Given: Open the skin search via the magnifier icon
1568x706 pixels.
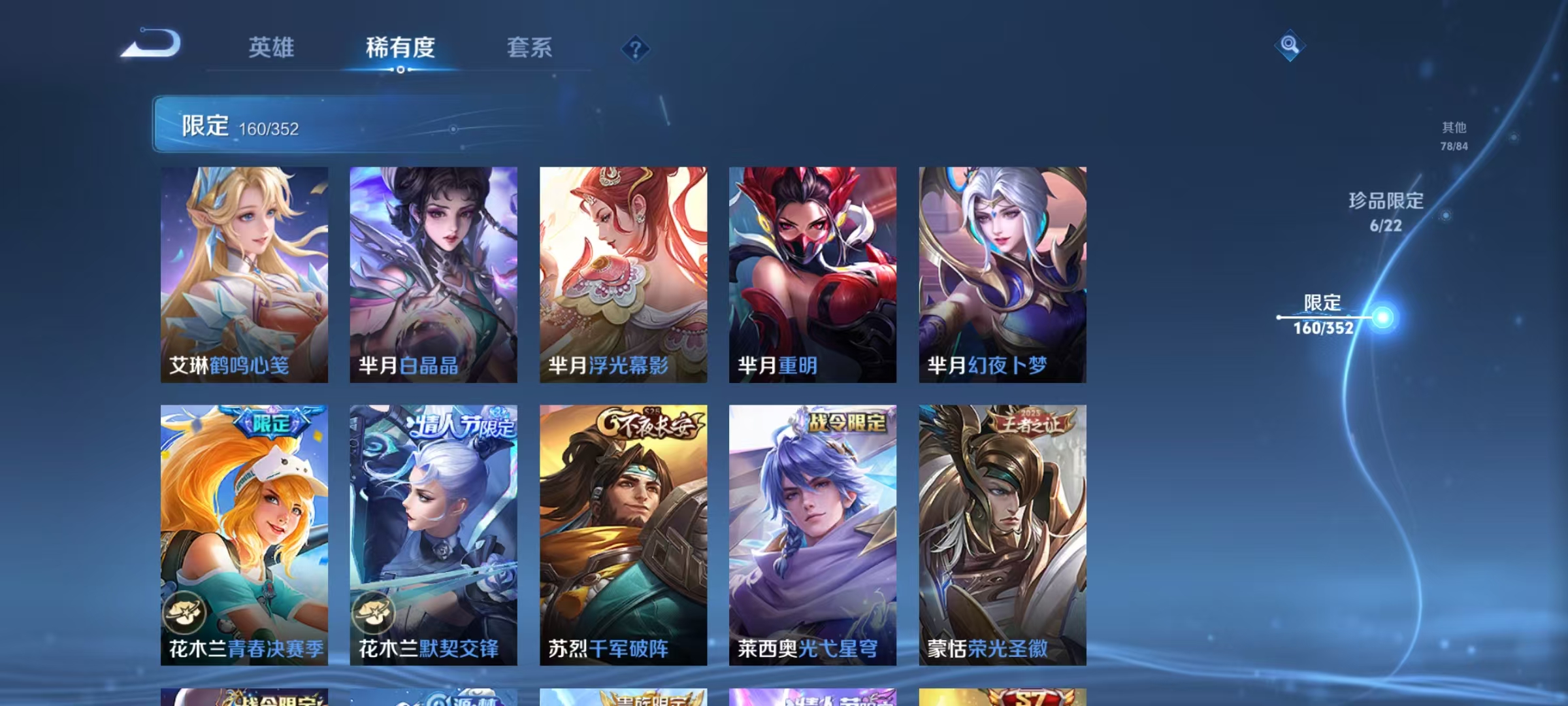Looking at the screenshot, I should click(1288, 44).
